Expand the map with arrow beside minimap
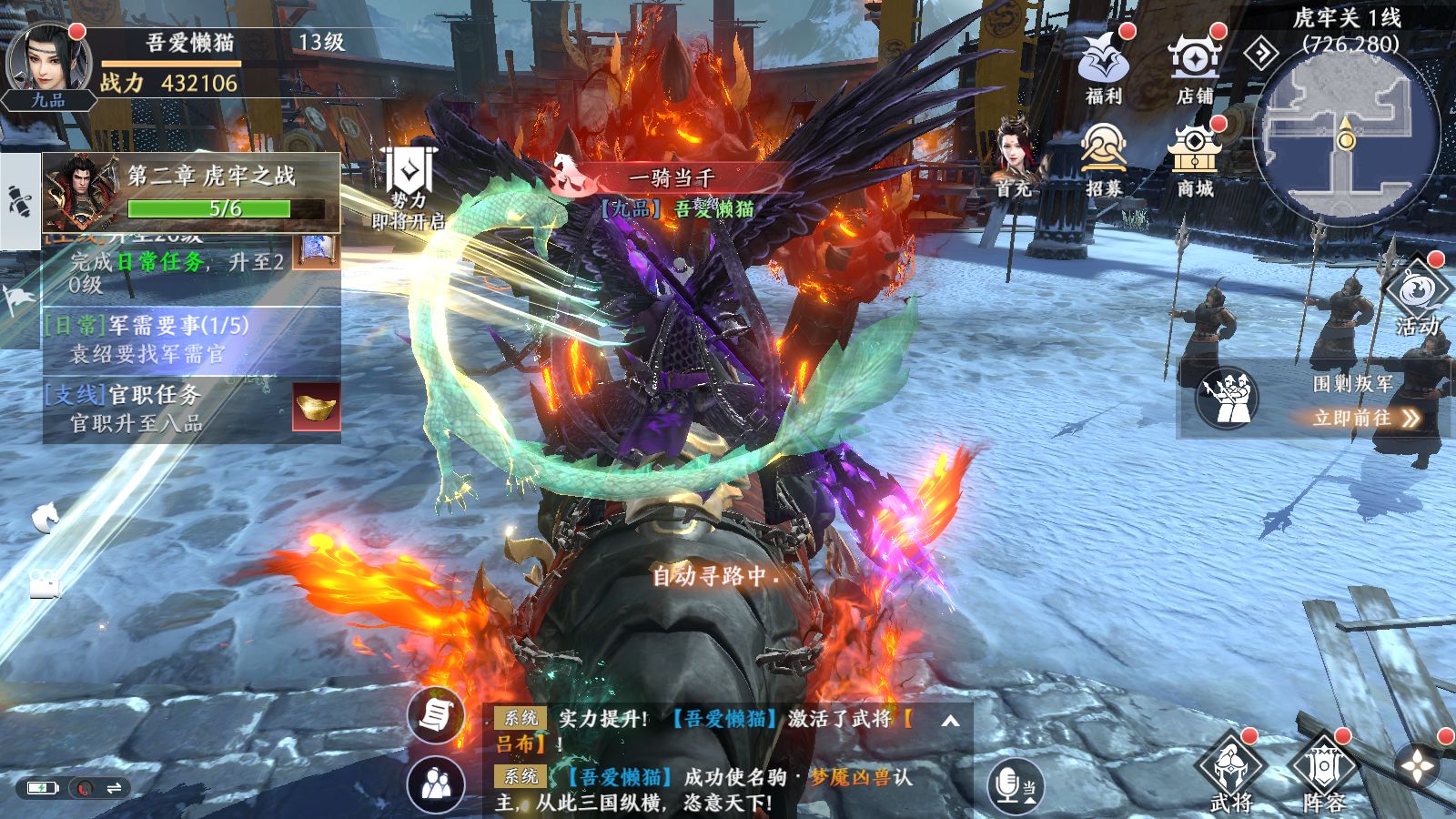The width and height of the screenshot is (1456, 819). (x=1262, y=52)
